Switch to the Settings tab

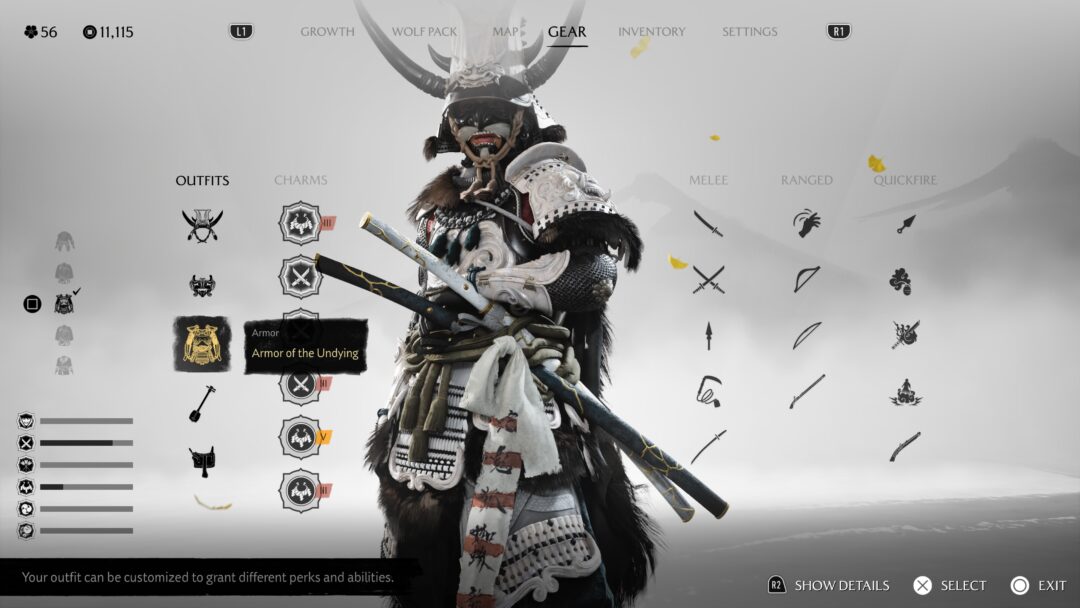pyautogui.click(x=749, y=32)
